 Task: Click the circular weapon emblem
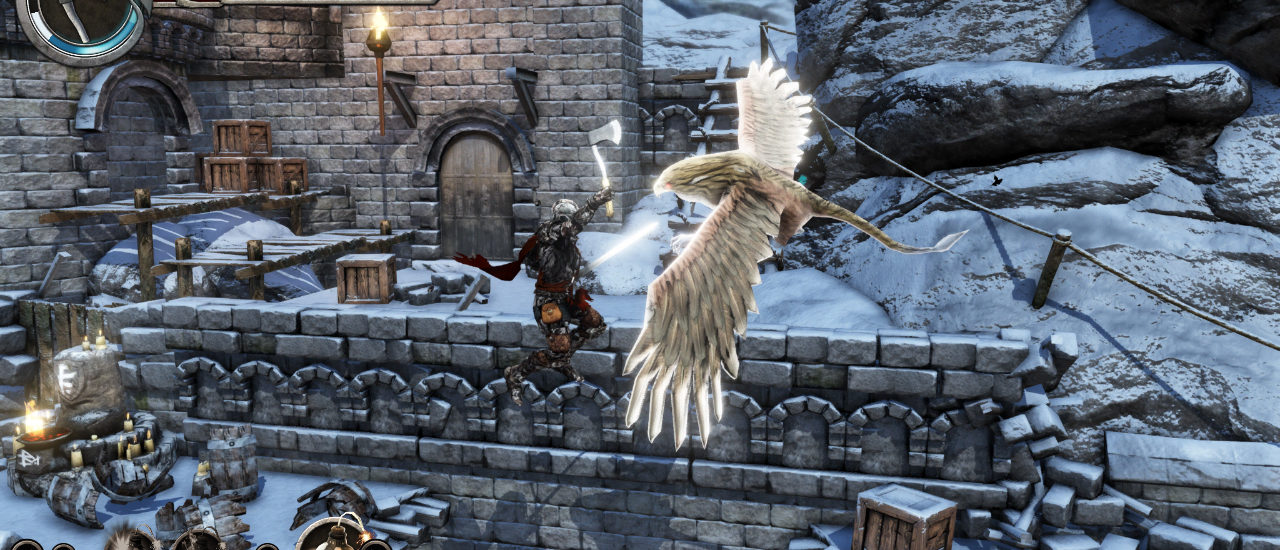[80, 24]
